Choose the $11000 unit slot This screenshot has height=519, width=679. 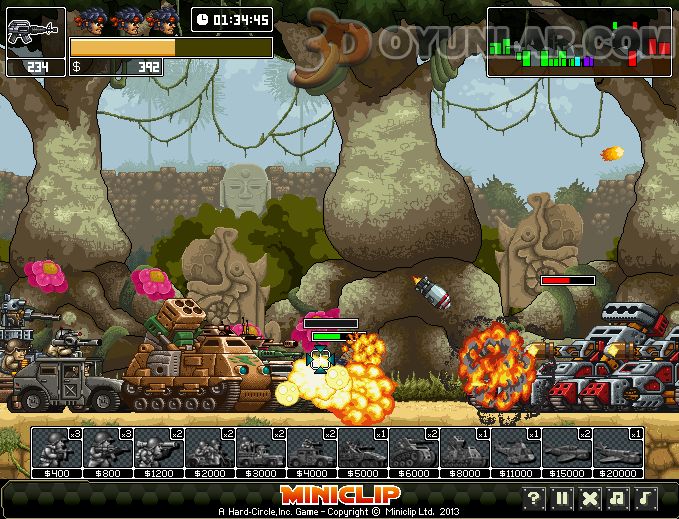[x=516, y=449]
